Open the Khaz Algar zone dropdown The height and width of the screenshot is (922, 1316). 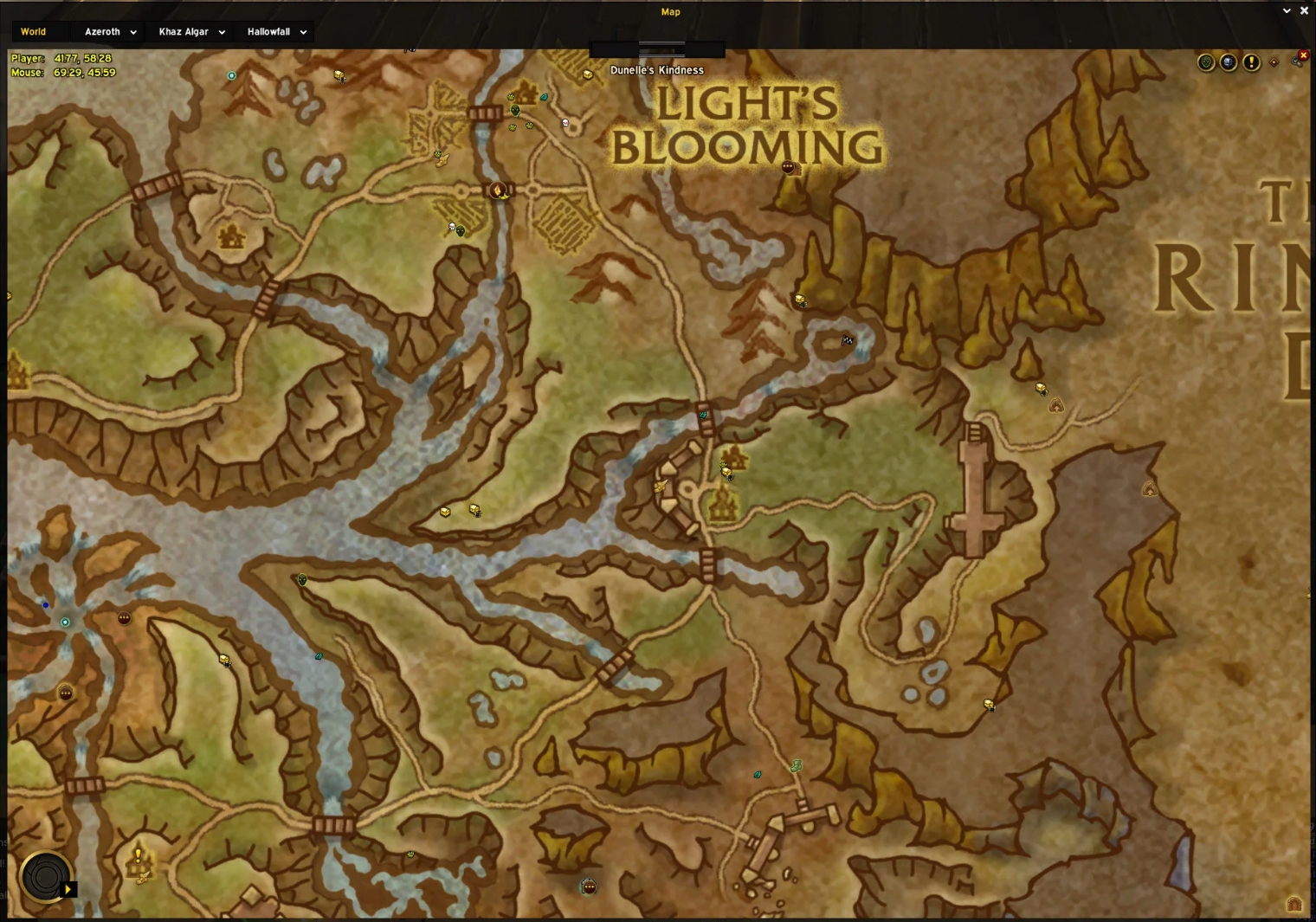[x=191, y=32]
